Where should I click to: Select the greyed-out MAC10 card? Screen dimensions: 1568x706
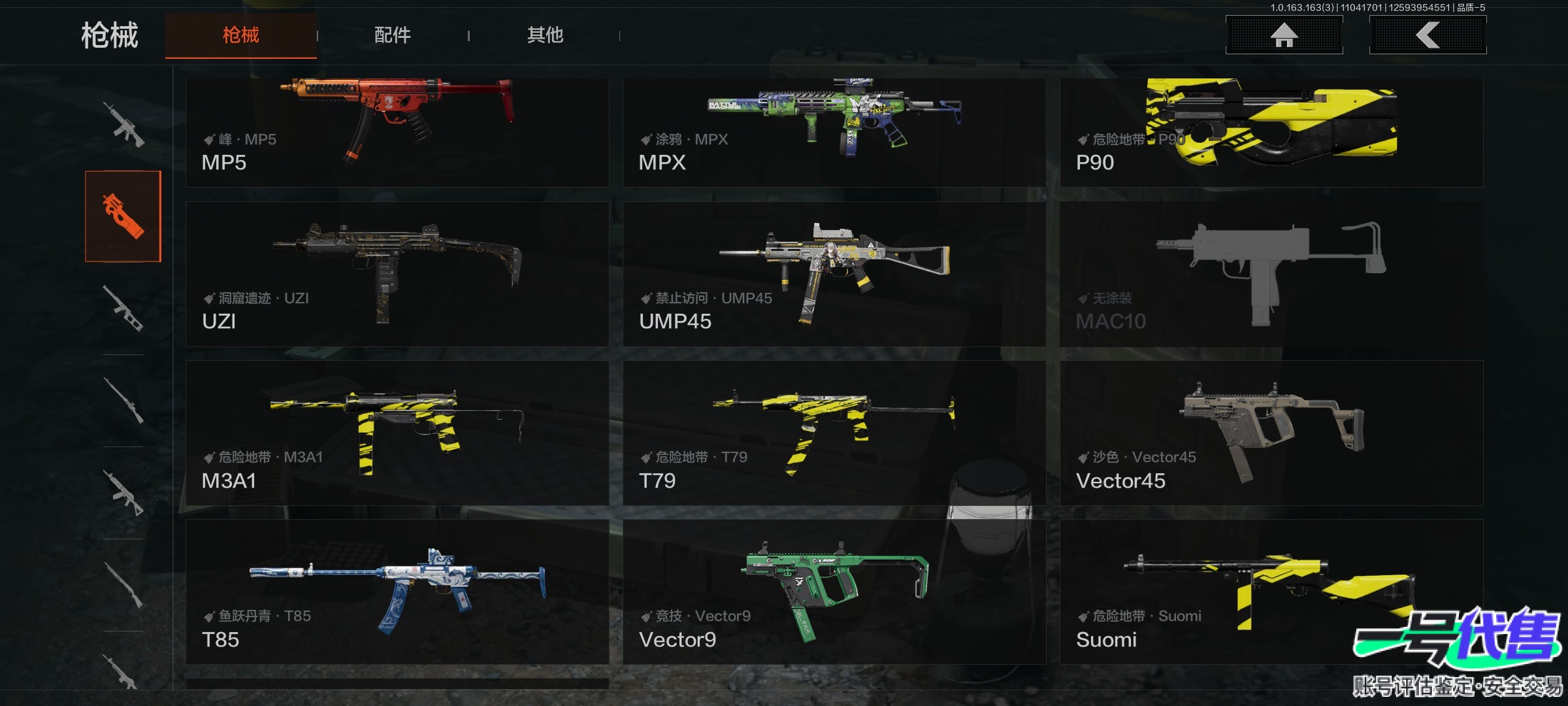coord(1271,274)
